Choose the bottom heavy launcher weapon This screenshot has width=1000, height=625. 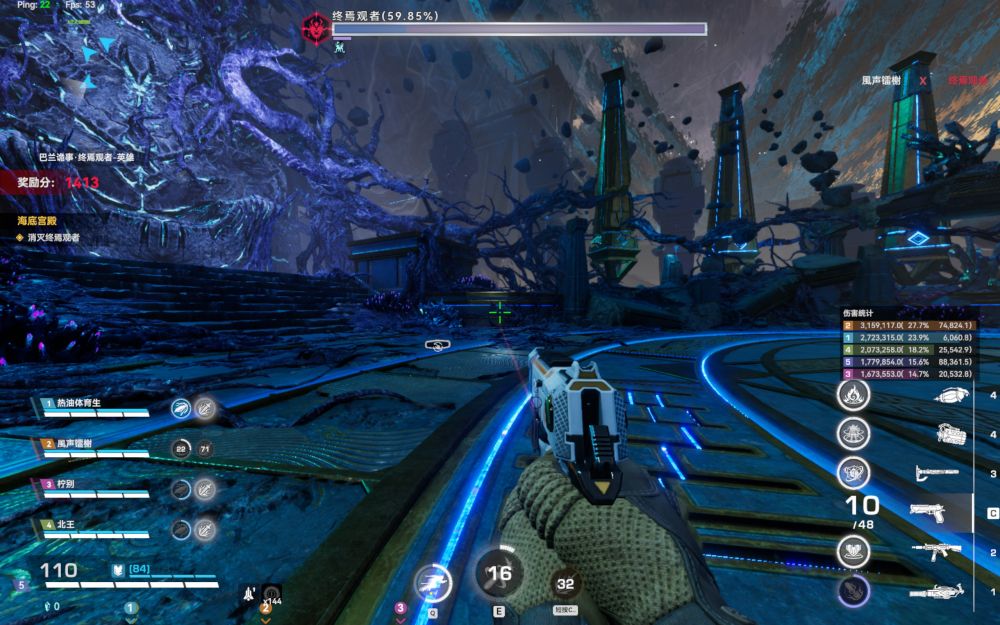(x=936, y=592)
